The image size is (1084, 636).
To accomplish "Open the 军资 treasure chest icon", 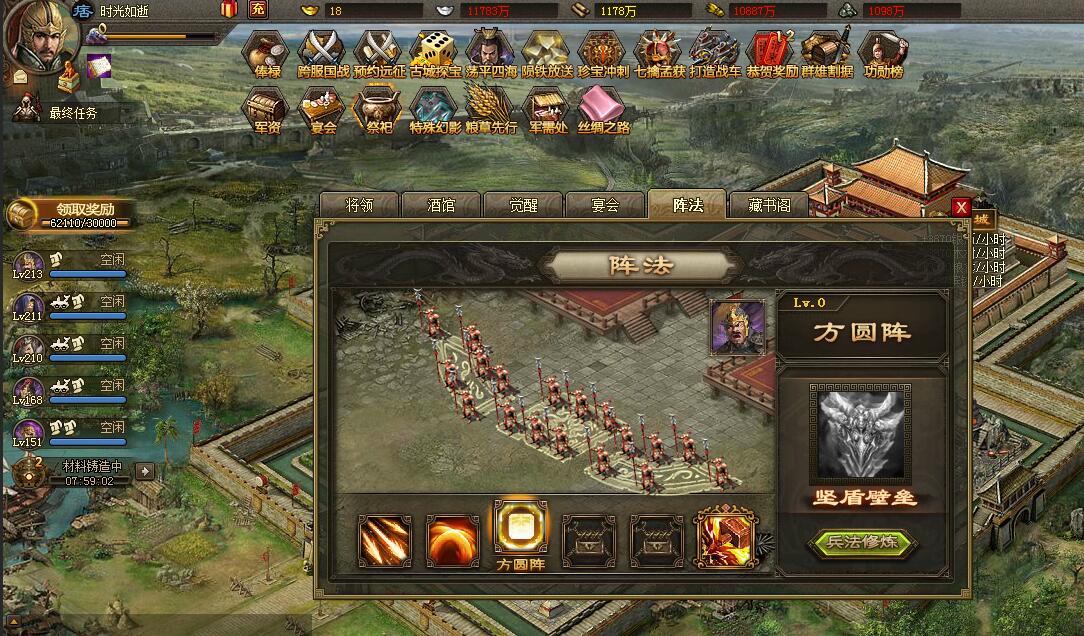I will 266,110.
